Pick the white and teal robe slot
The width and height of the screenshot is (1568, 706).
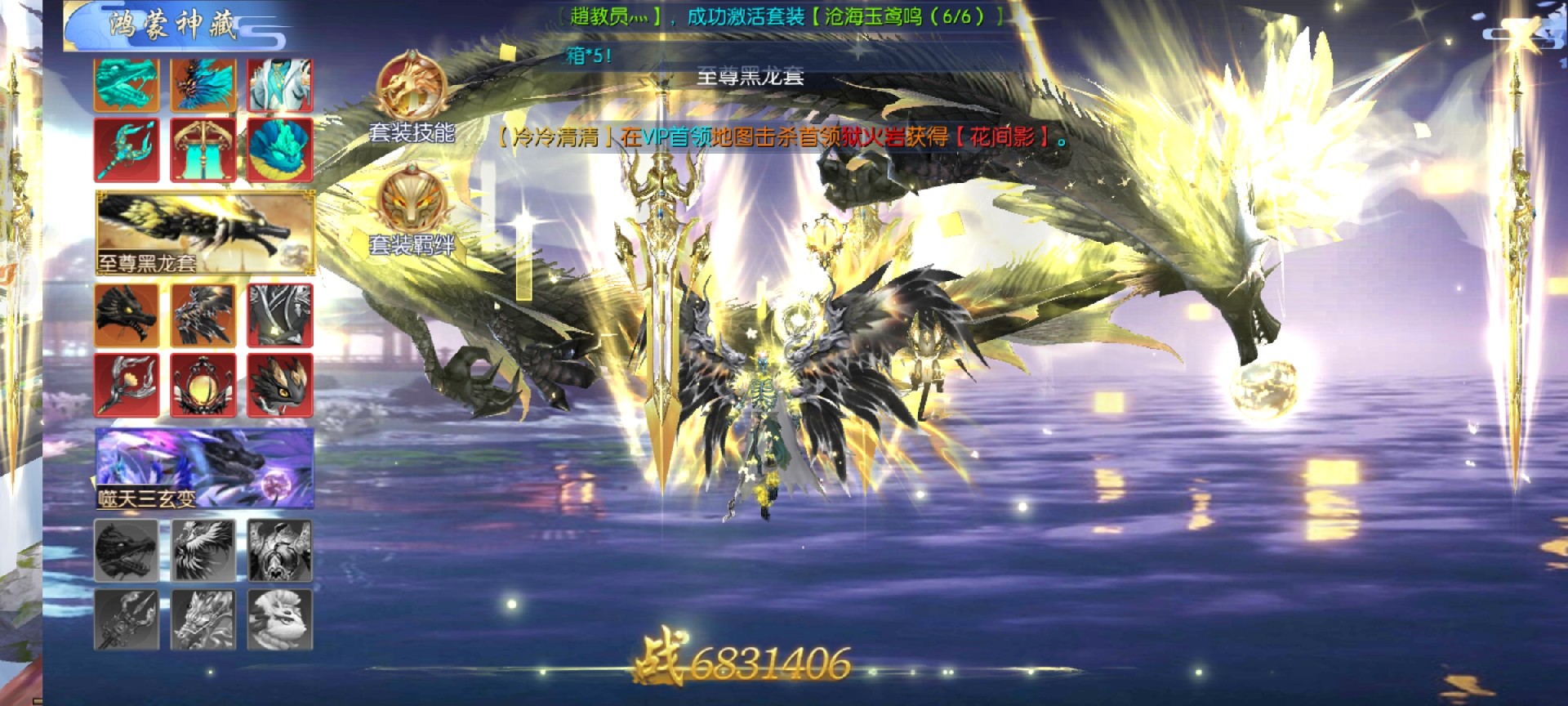coord(280,84)
